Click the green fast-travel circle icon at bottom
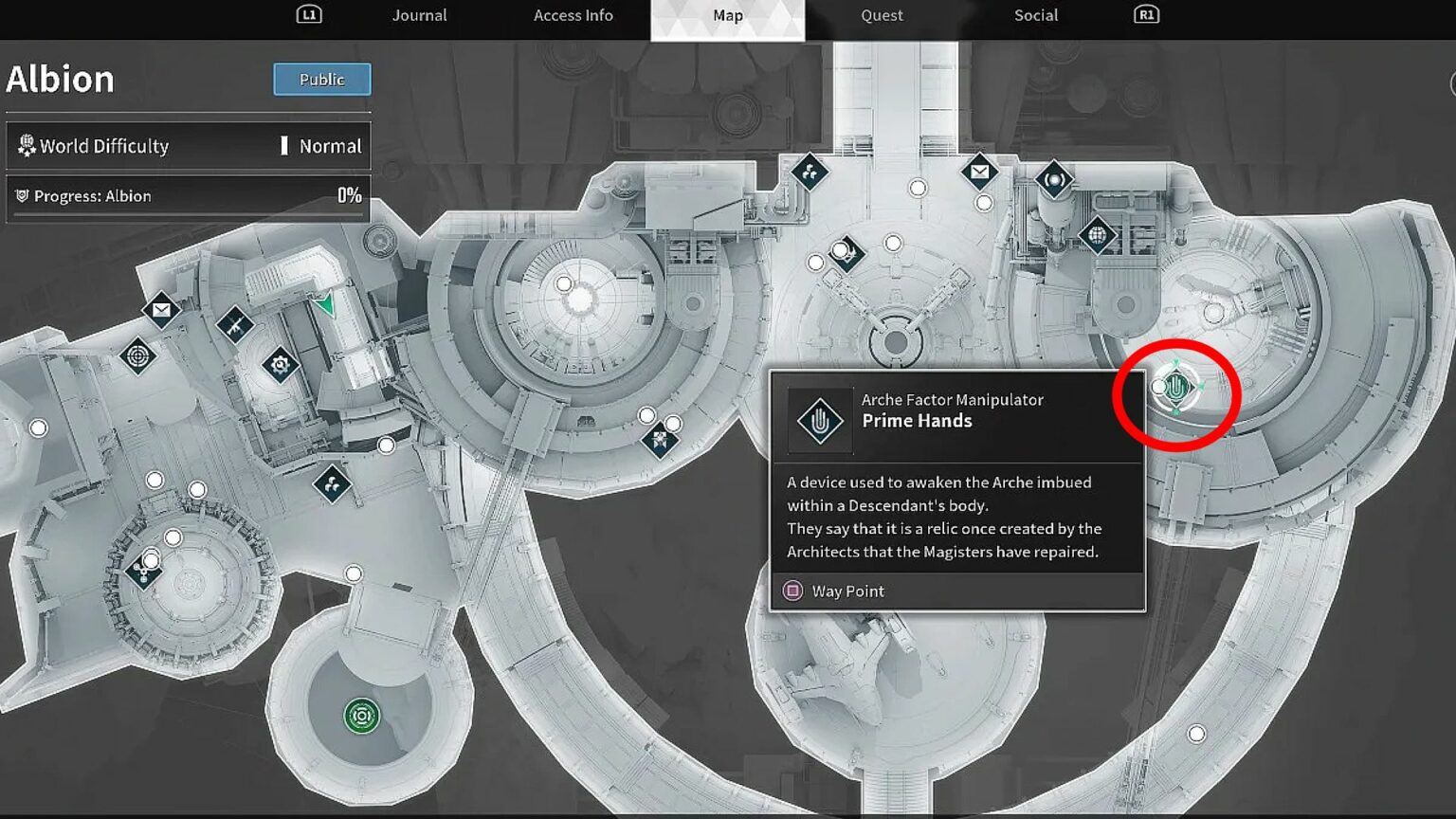Screen dimensions: 1456x819 (361, 718)
